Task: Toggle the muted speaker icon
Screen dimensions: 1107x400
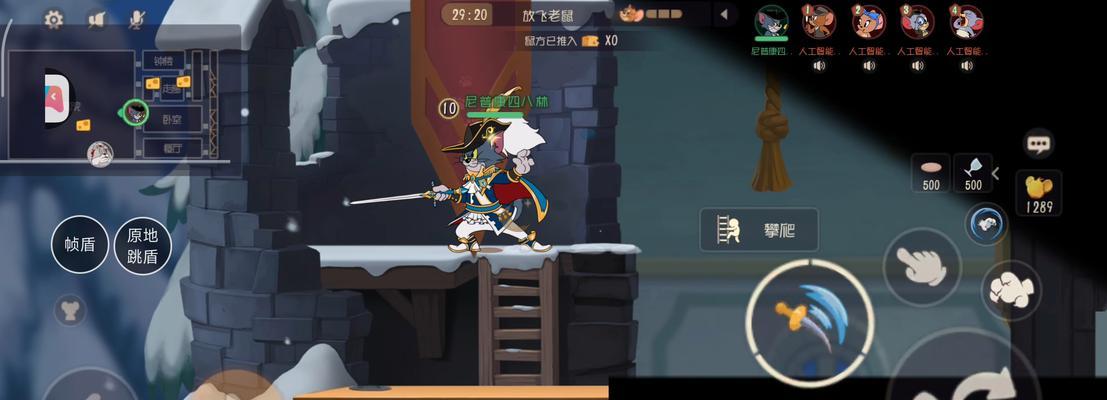Action: tap(97, 19)
